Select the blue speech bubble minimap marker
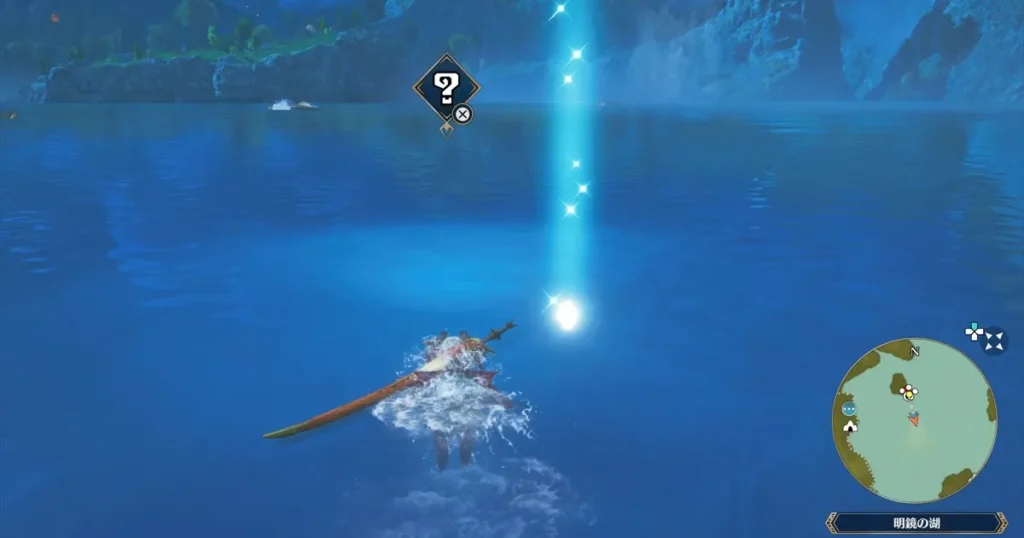Screen dimensions: 1024x538 tap(849, 409)
